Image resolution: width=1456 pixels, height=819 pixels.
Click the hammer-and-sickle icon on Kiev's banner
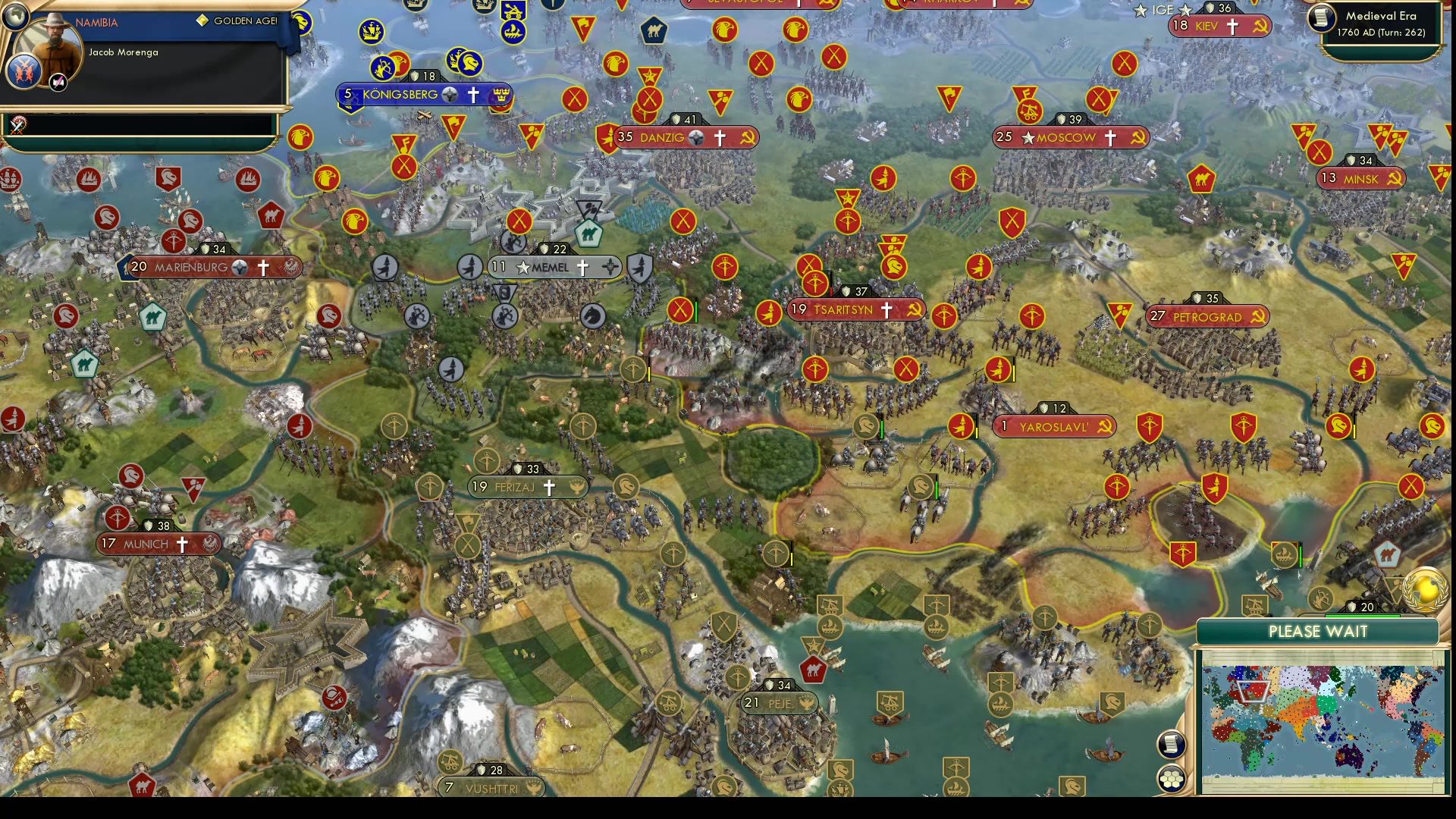click(x=1259, y=25)
